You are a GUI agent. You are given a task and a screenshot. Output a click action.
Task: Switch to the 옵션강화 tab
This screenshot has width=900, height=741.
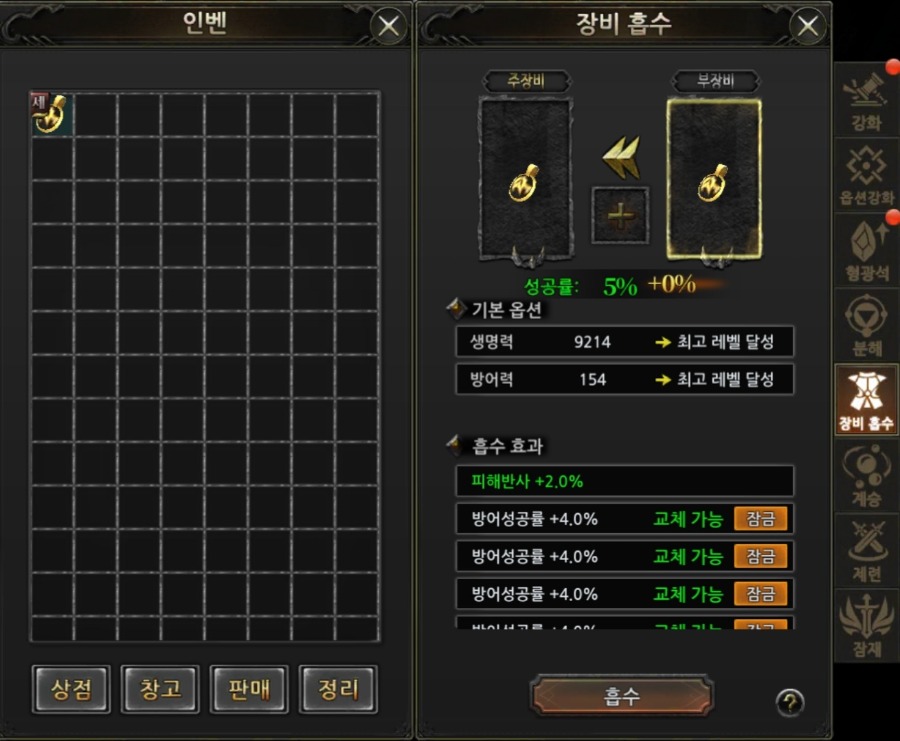(x=866, y=175)
